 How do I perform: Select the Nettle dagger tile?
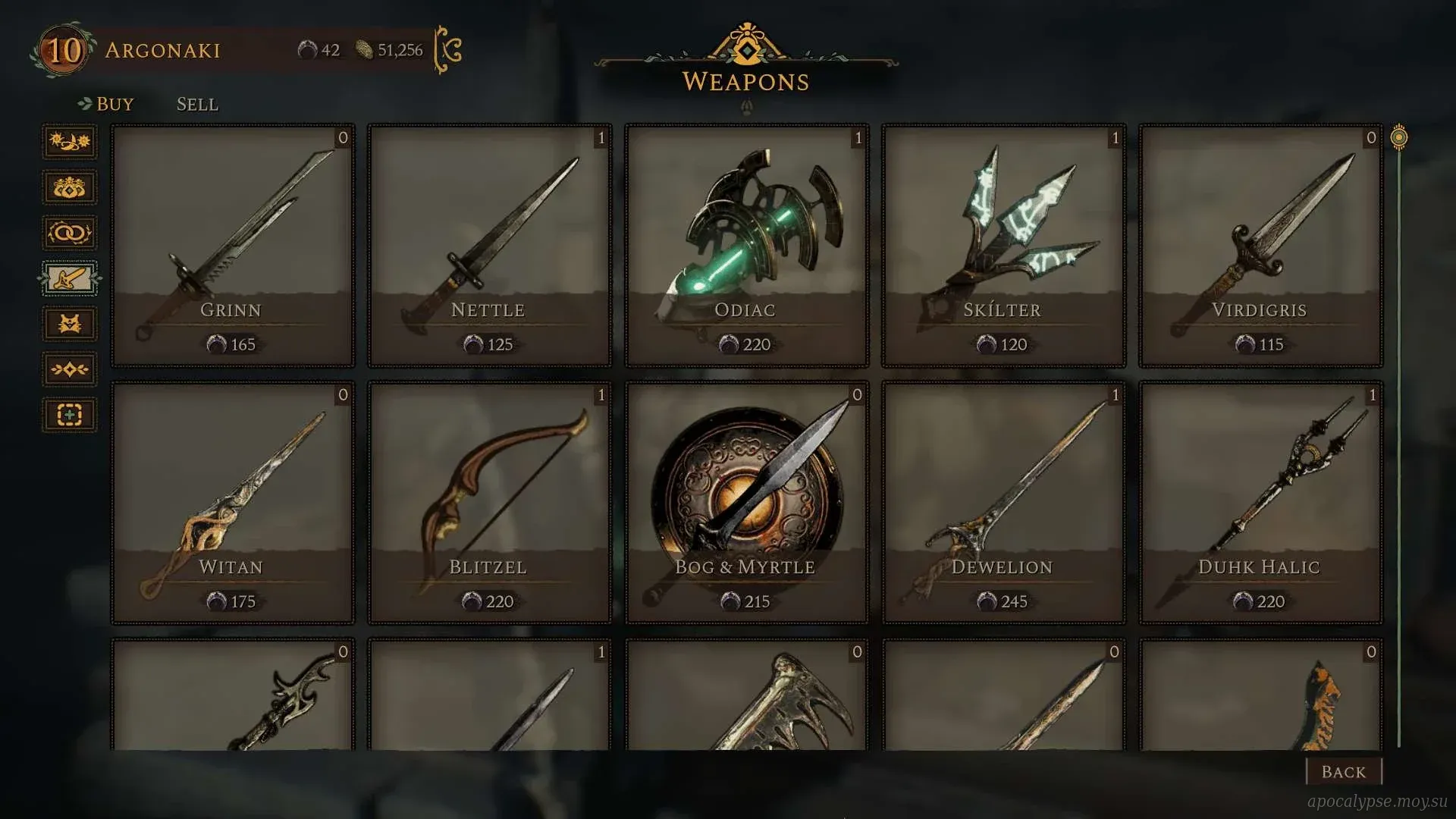(489, 246)
